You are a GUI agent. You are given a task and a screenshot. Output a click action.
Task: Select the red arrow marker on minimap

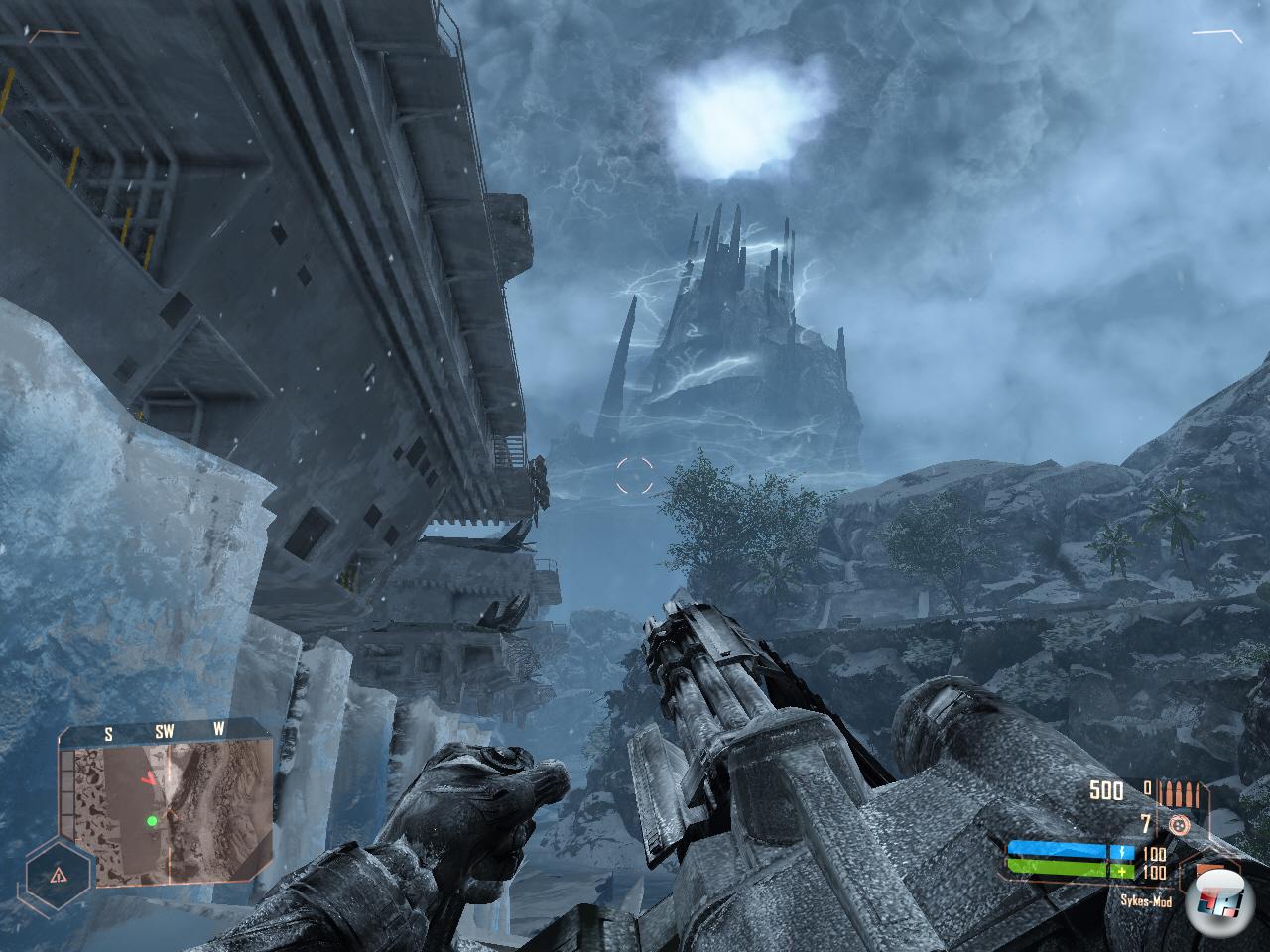[x=150, y=778]
